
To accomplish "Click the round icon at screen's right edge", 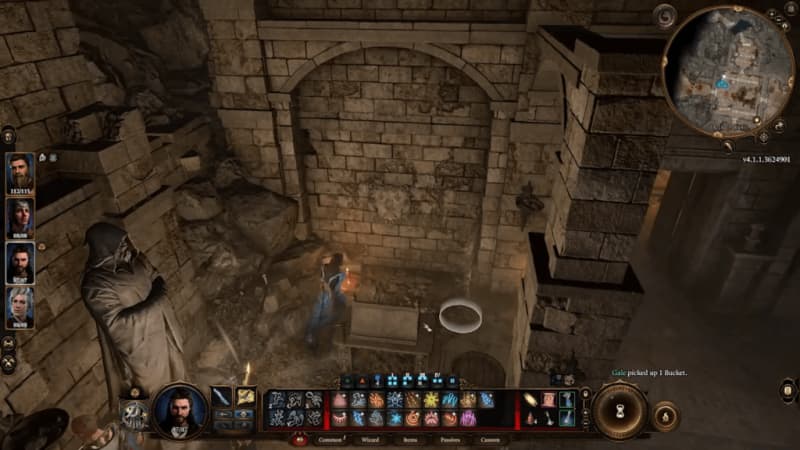I will coord(788,389).
